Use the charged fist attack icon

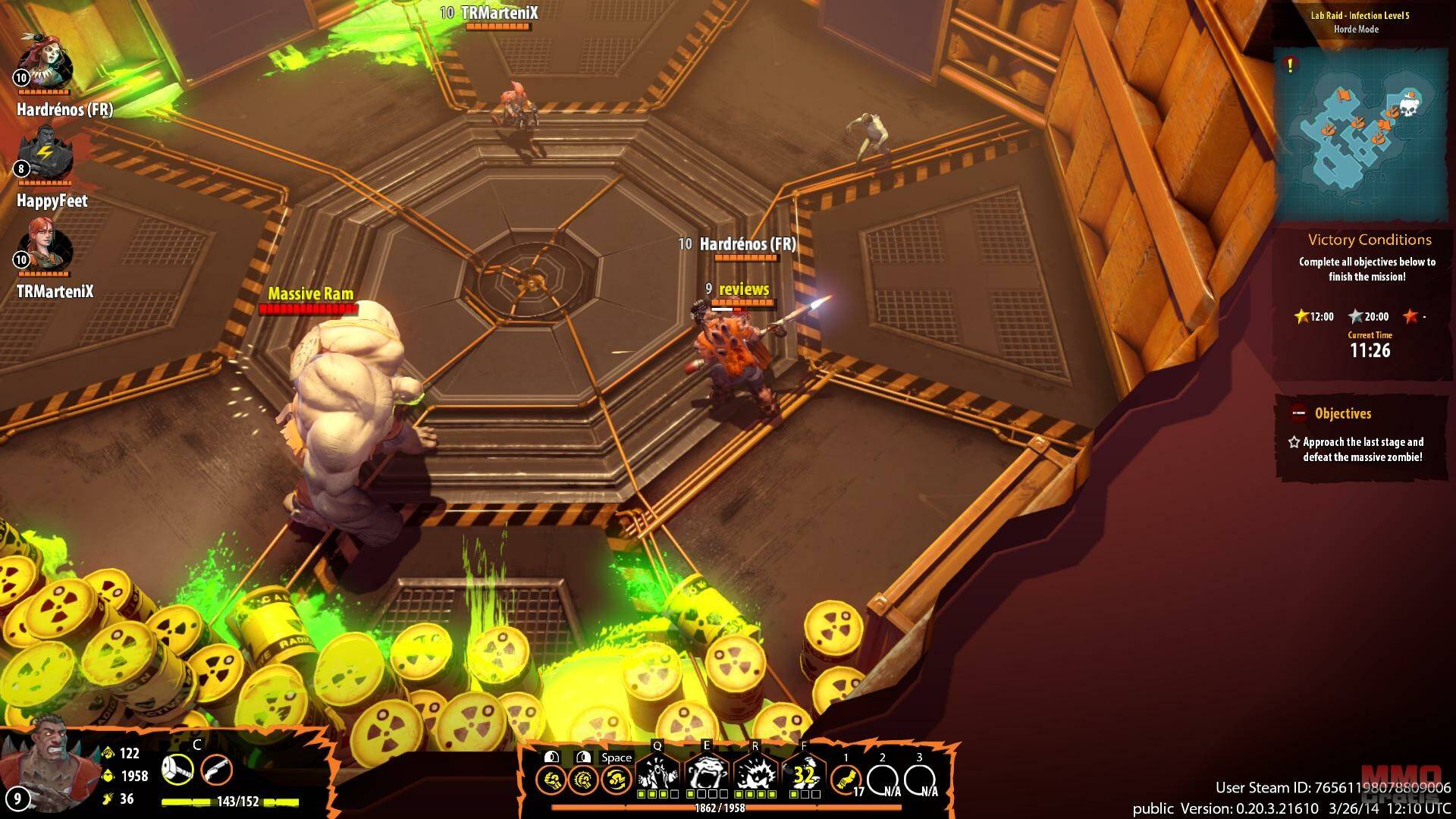point(583,779)
